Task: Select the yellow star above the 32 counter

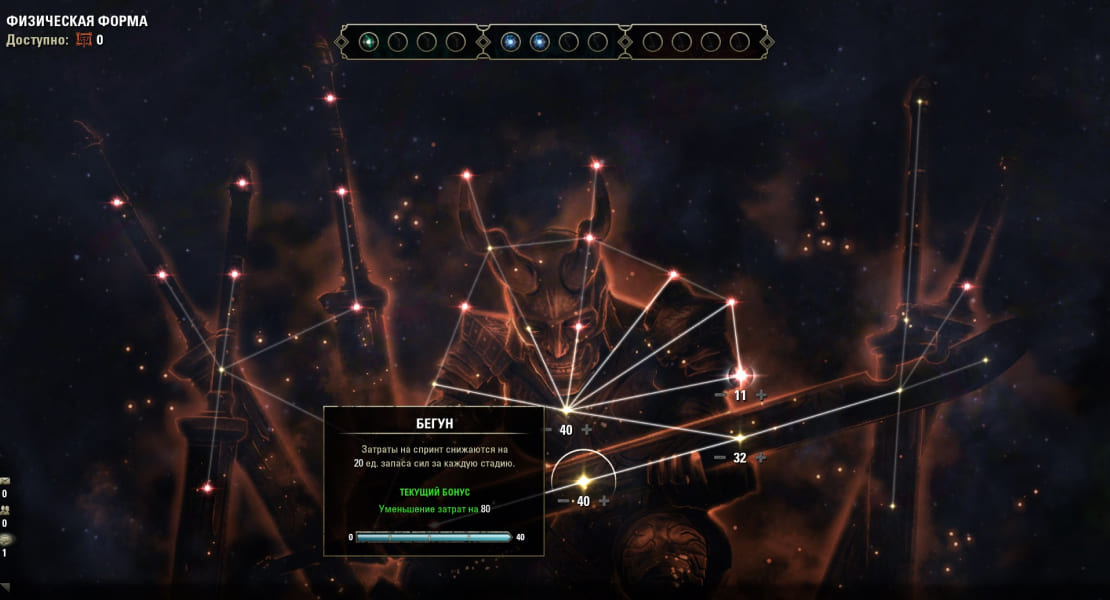Action: click(x=740, y=438)
